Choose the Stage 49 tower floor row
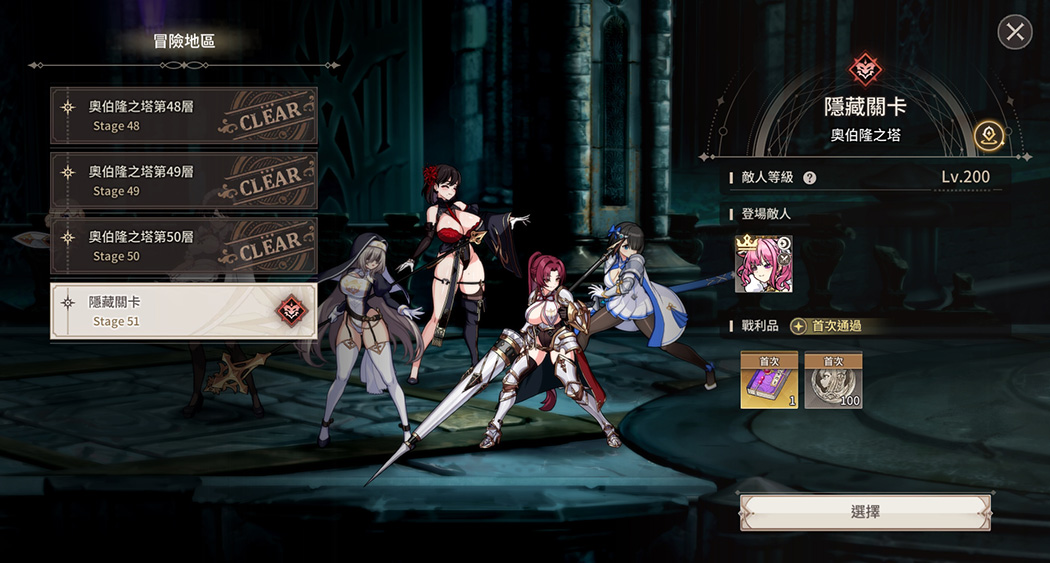This screenshot has height=563, width=1050. click(x=184, y=180)
